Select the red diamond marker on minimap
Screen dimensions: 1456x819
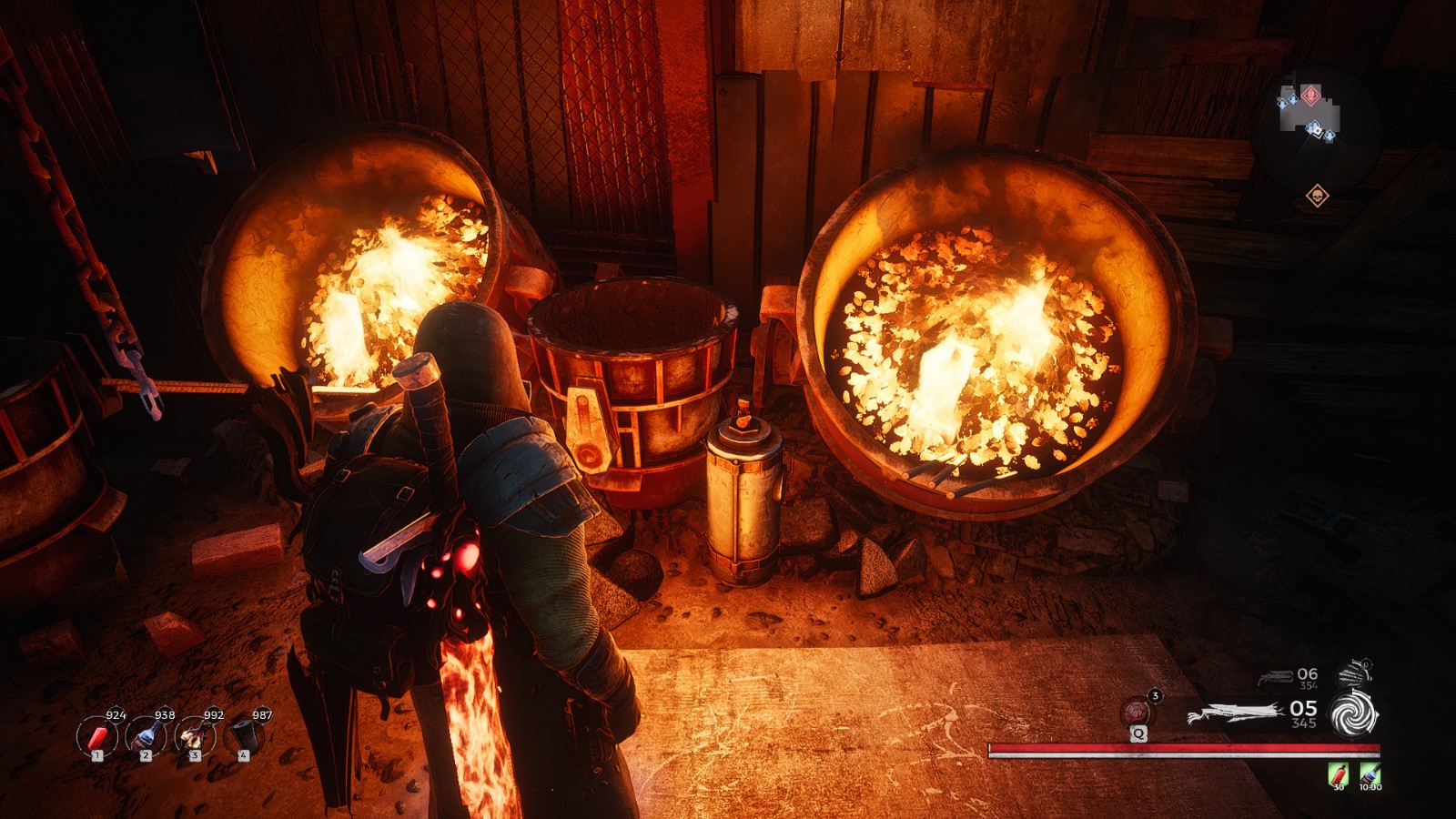click(x=1310, y=95)
